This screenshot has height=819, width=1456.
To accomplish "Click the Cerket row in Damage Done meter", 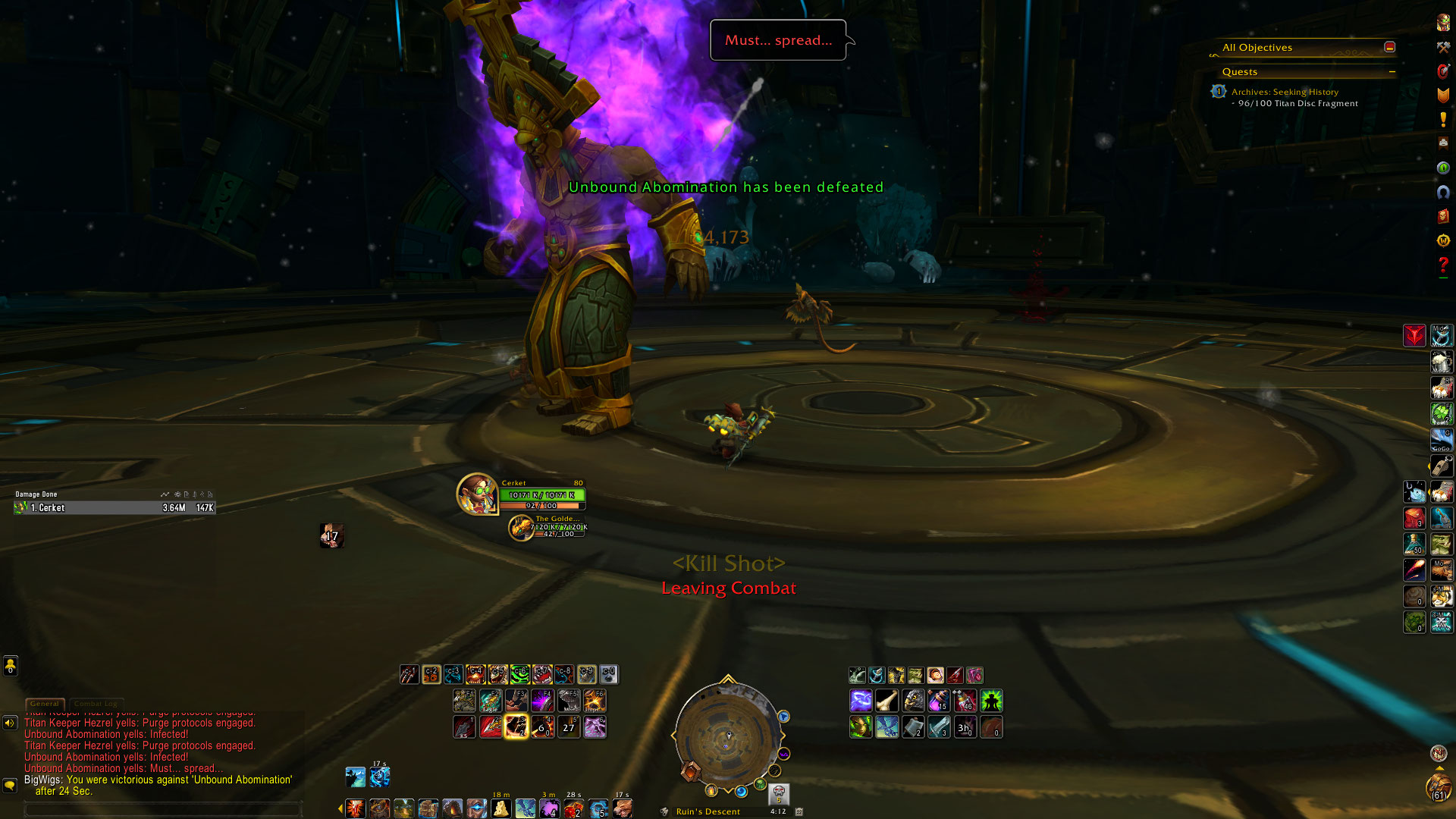I will coord(114,508).
